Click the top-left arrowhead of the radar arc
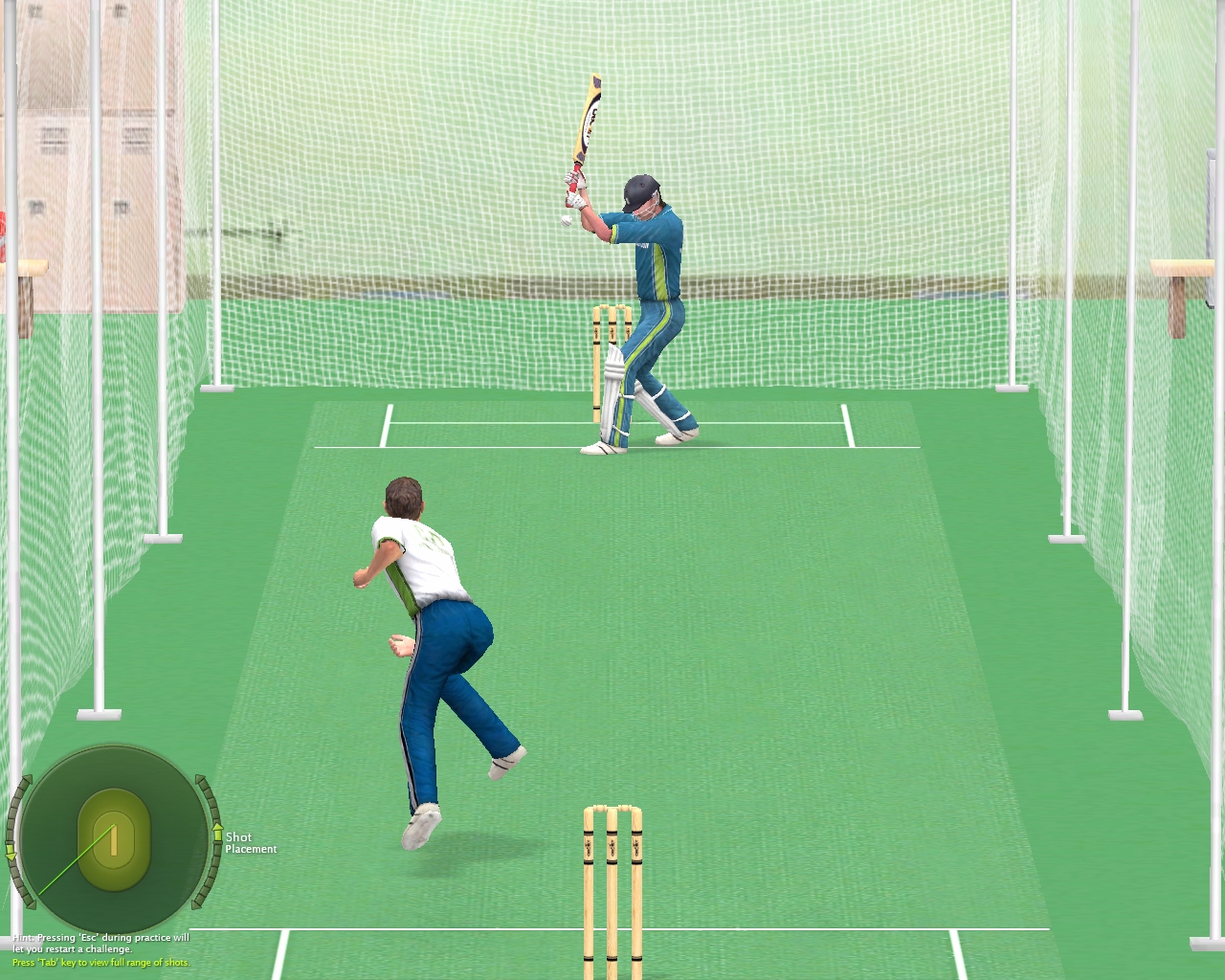The width and height of the screenshot is (1225, 980). pyautogui.click(x=29, y=777)
